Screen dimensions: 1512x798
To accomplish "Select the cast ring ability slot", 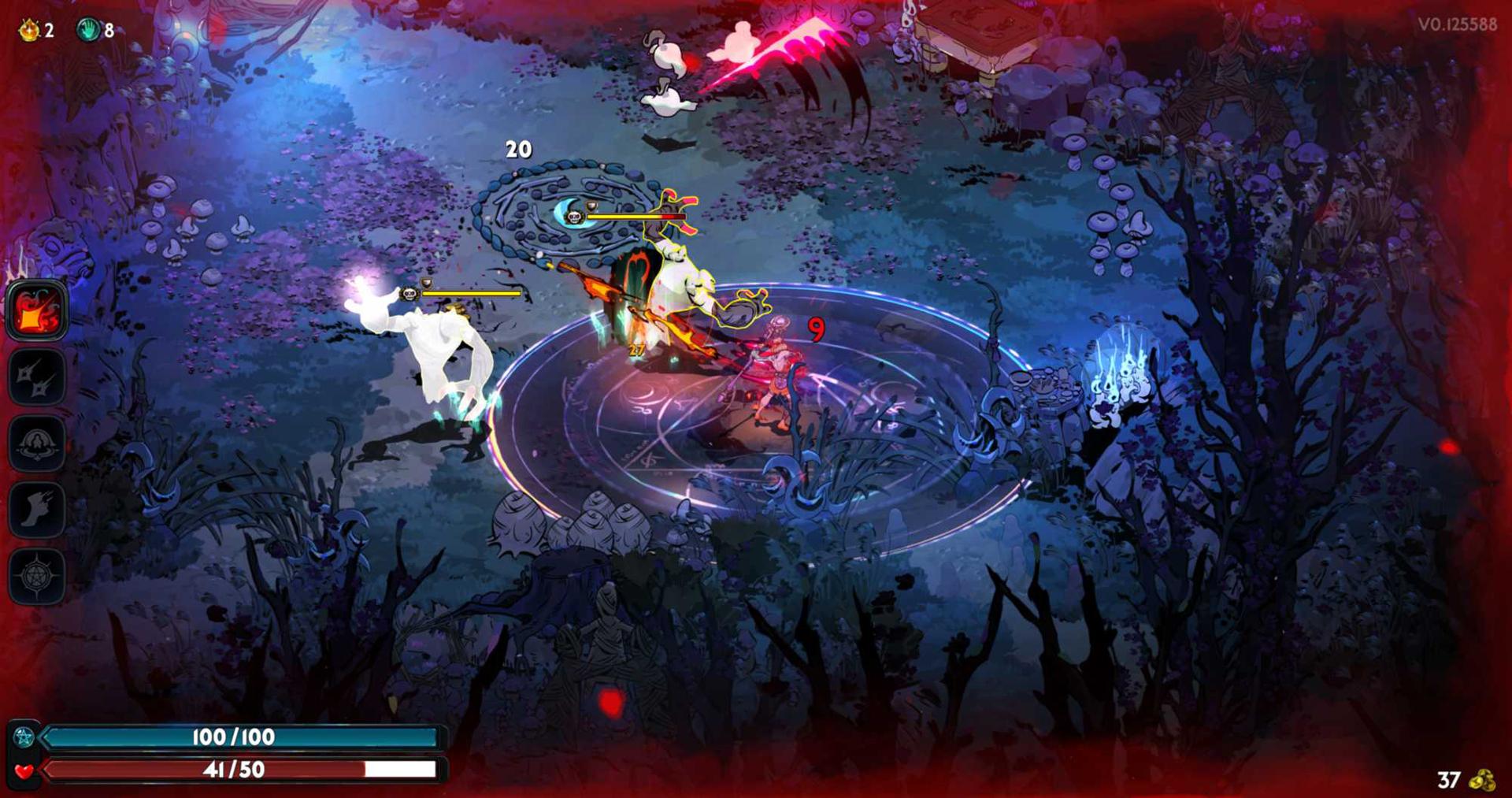I will [x=36, y=444].
